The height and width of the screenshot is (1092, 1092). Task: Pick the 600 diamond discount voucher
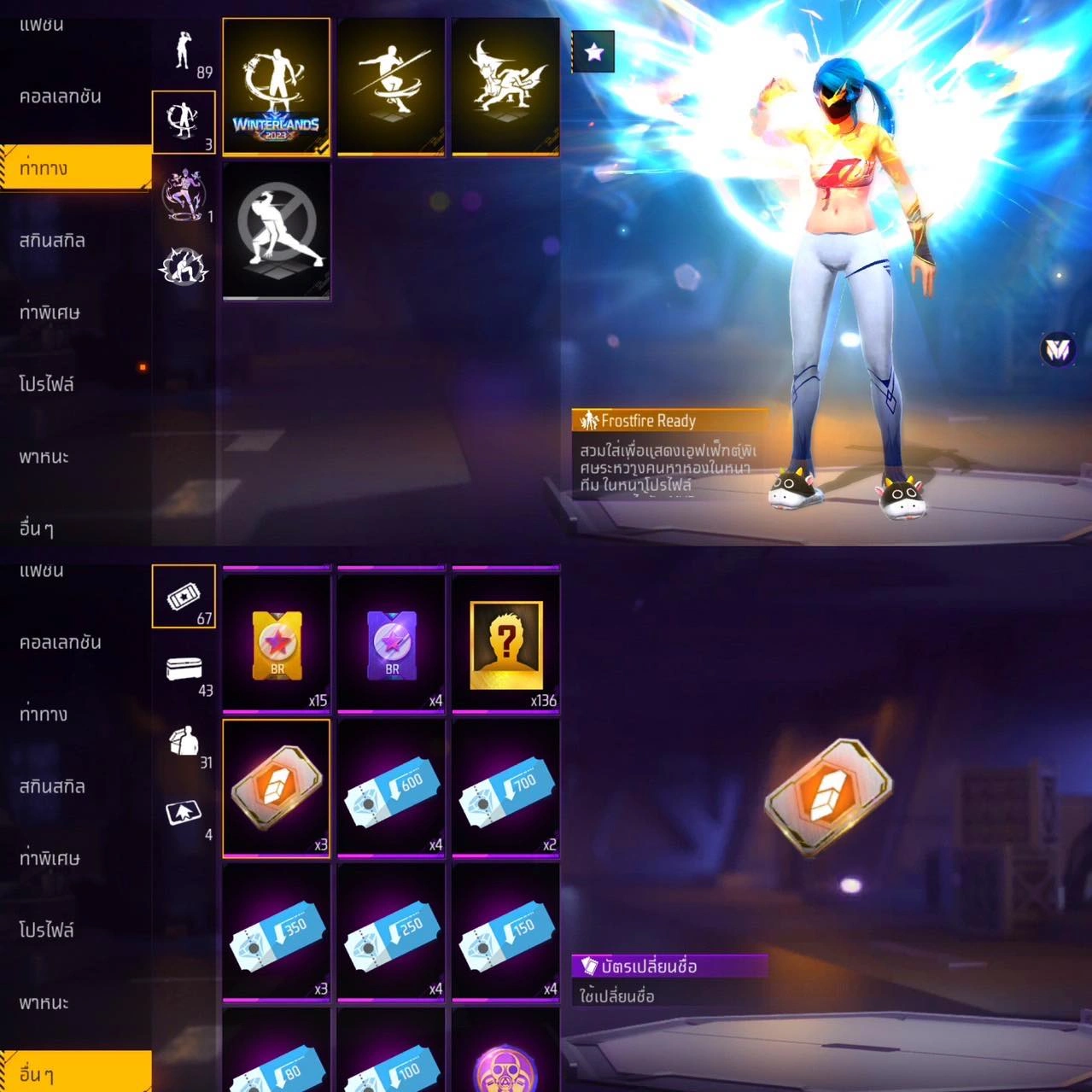click(391, 787)
